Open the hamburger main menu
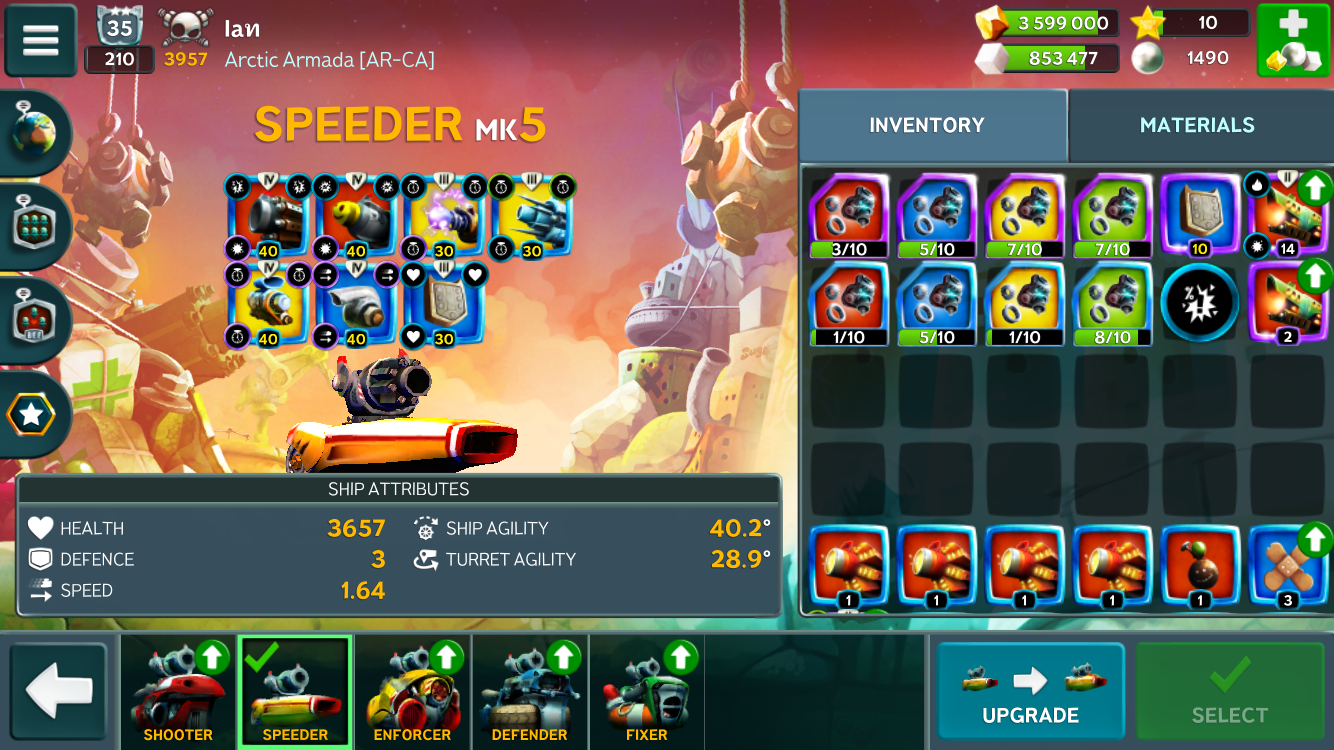Image resolution: width=1334 pixels, height=750 pixels. (x=41, y=41)
